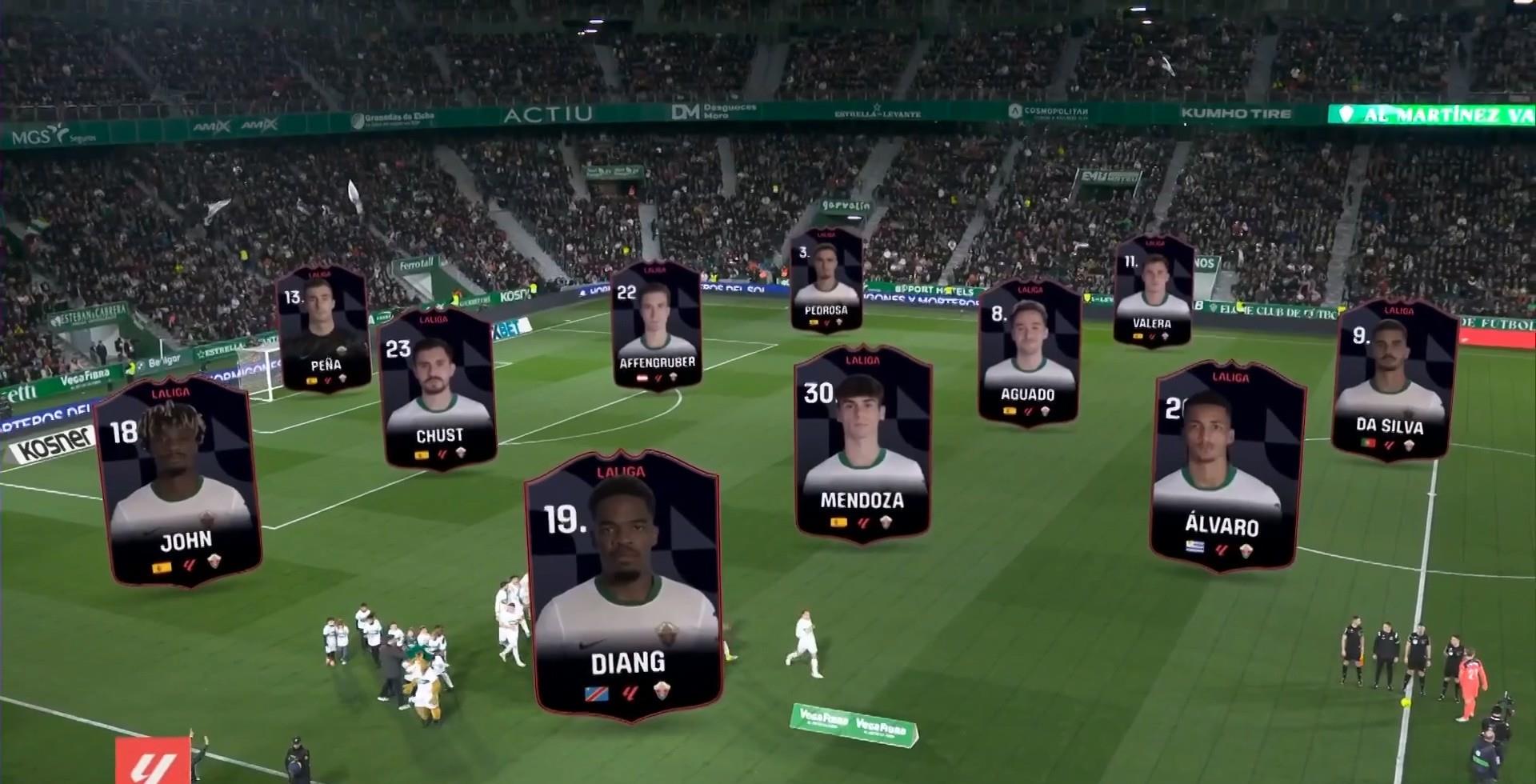1536x784 pixels.
Task: Choose the Aguado number 8 card
Action: (x=1028, y=353)
